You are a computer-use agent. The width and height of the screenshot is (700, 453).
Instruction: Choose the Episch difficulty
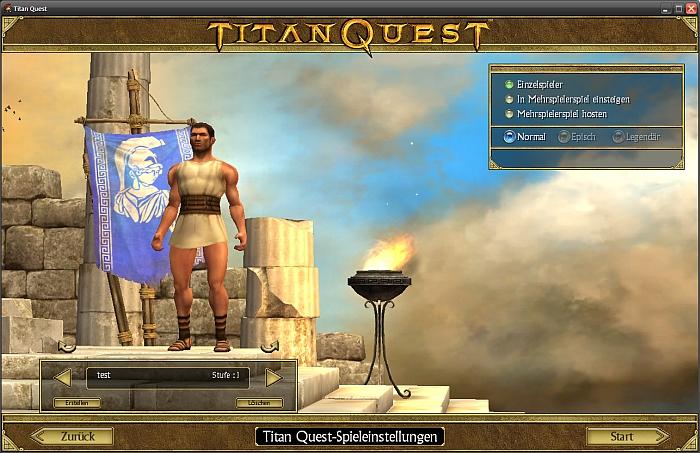coord(565,136)
